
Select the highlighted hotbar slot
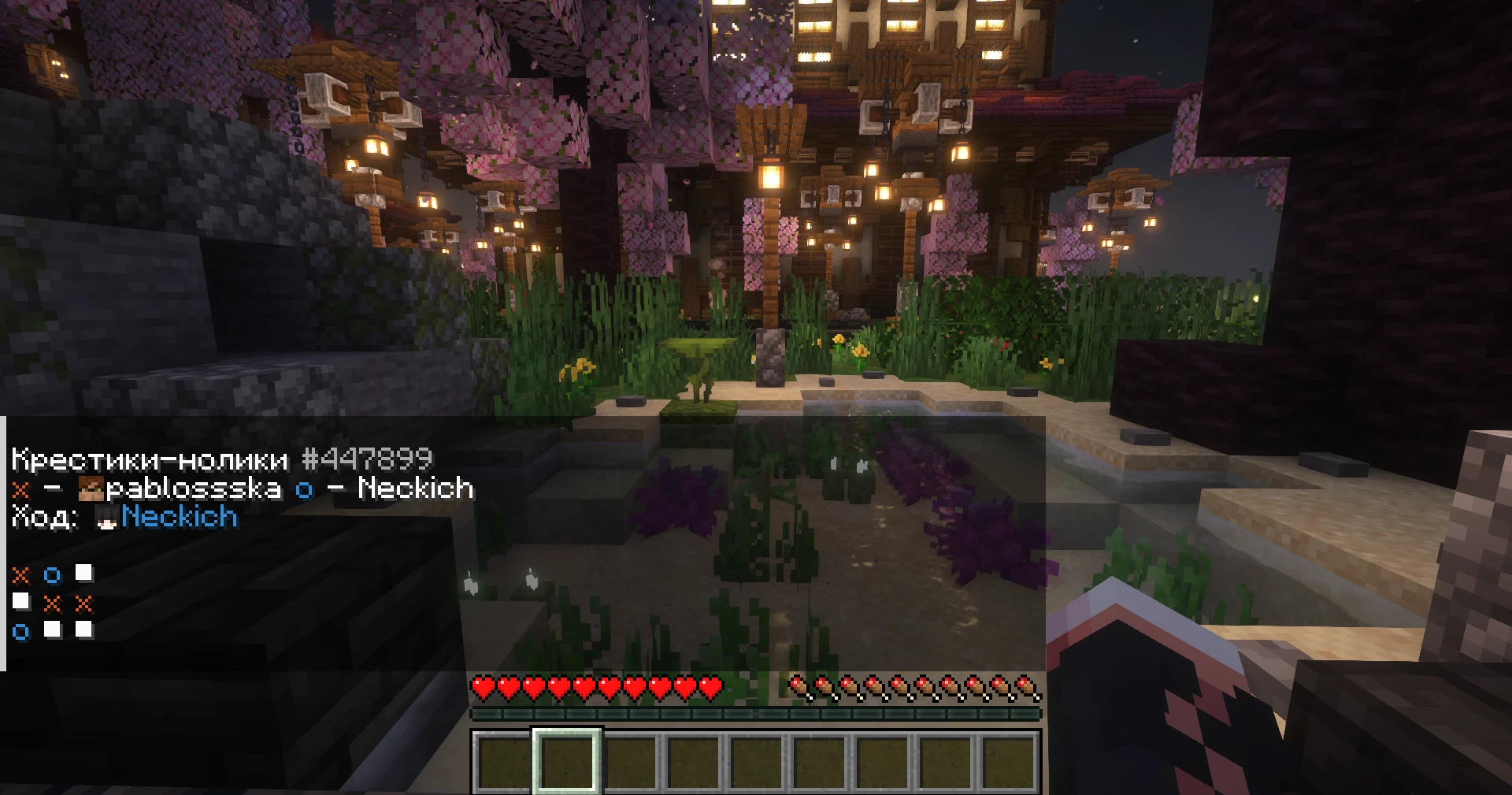[567, 761]
